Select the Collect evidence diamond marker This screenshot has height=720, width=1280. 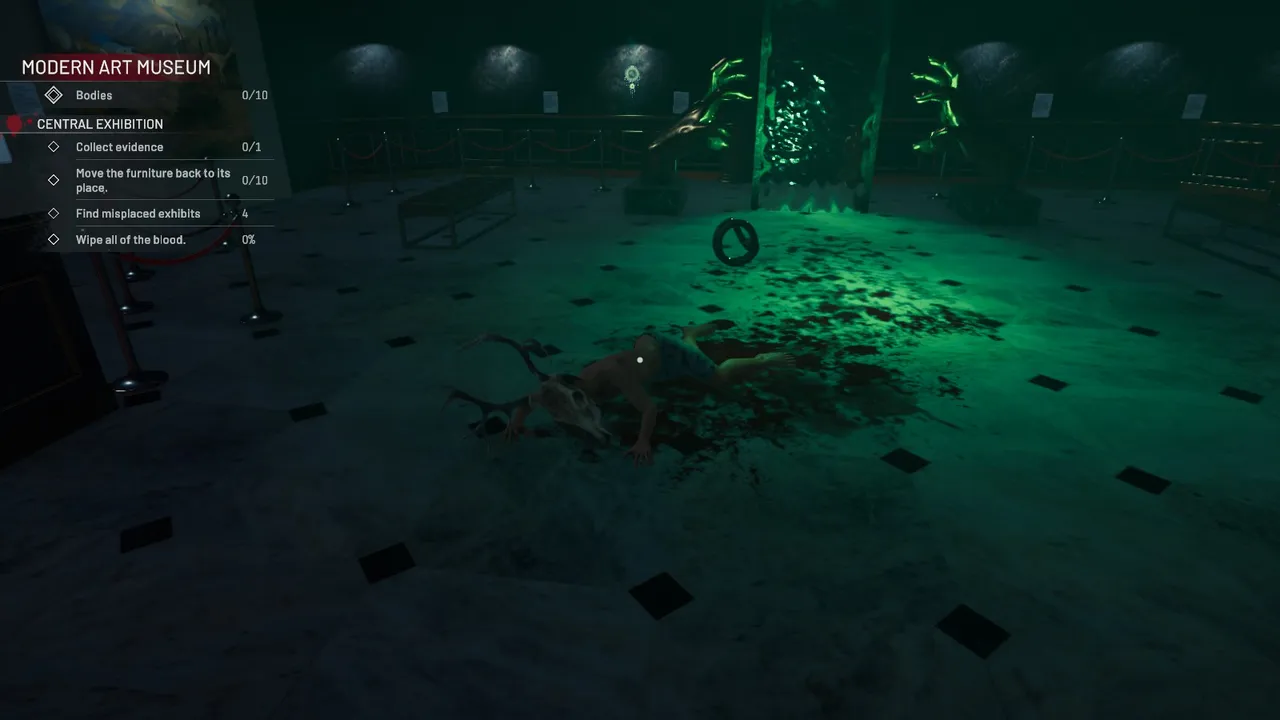click(54, 146)
